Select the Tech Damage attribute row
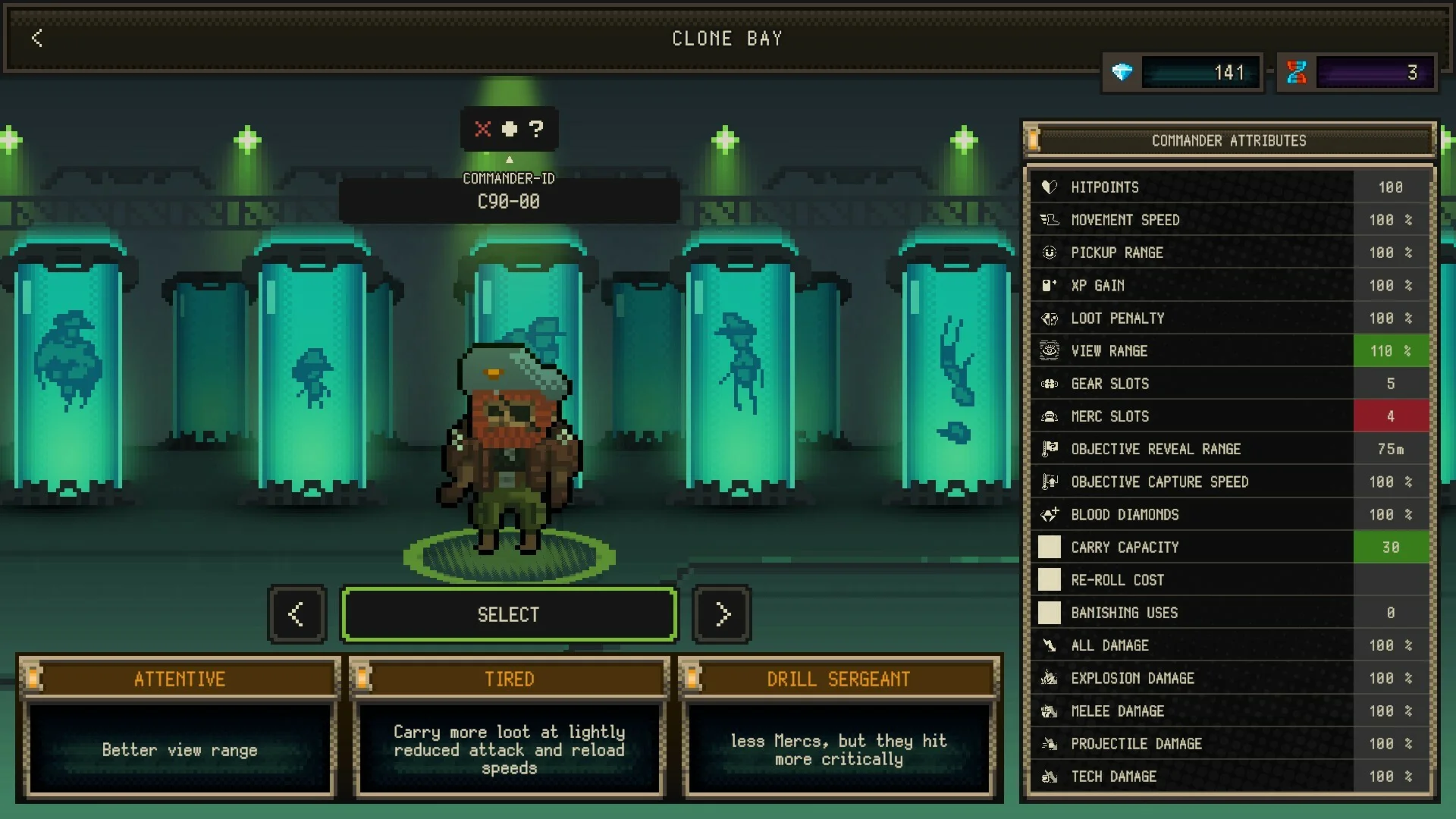The height and width of the screenshot is (819, 1456). point(1228,777)
